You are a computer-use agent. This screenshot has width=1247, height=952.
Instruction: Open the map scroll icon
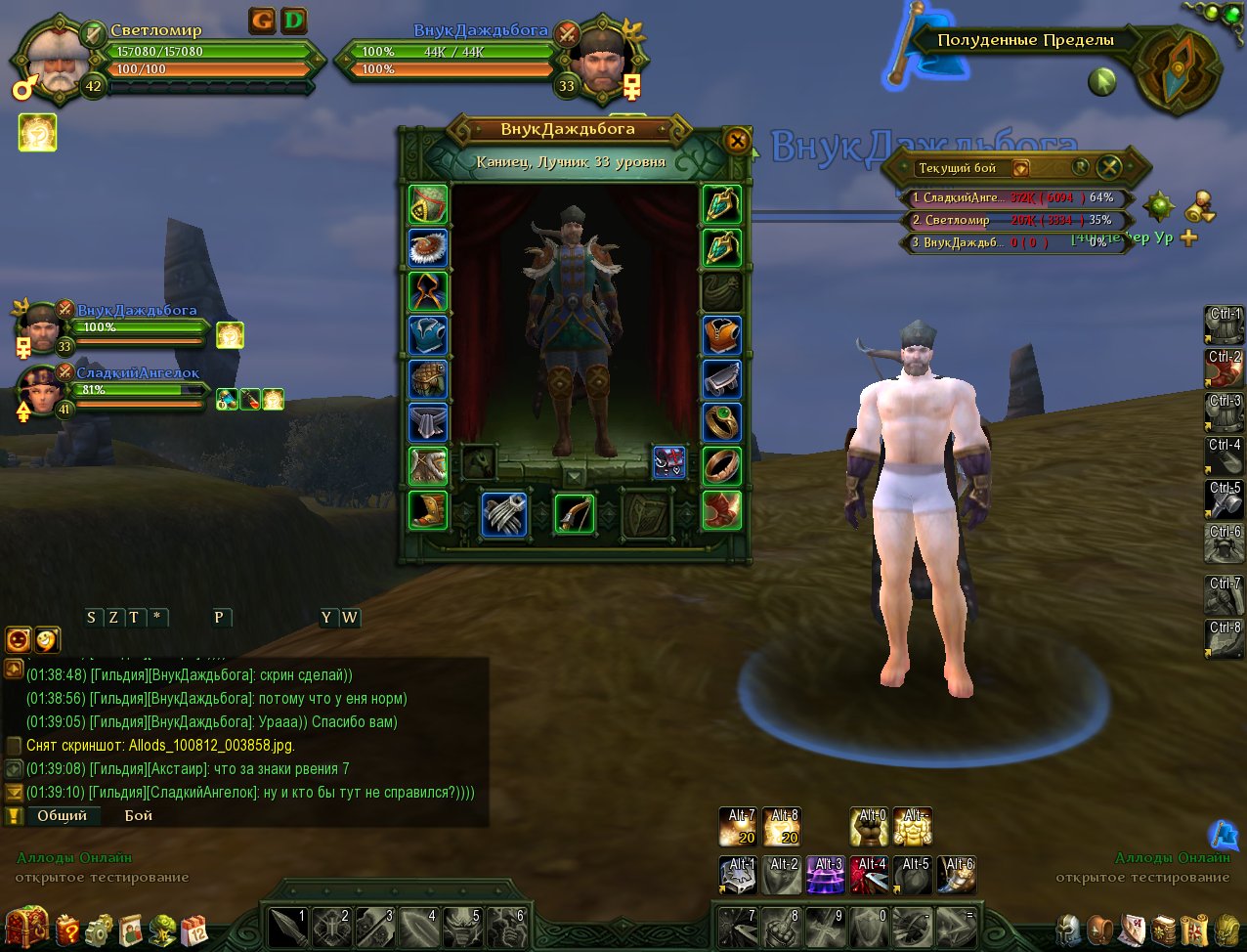[1195, 930]
